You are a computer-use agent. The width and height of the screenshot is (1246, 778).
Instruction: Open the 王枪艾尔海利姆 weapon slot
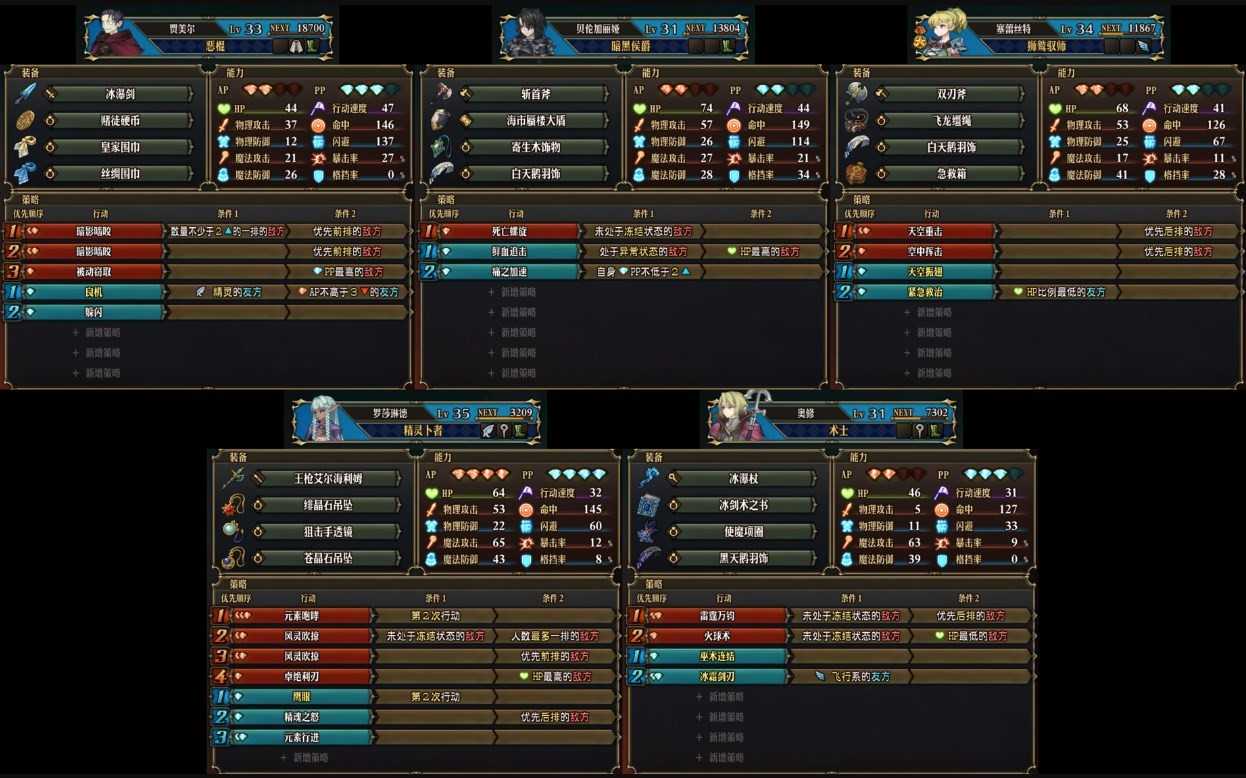point(329,479)
